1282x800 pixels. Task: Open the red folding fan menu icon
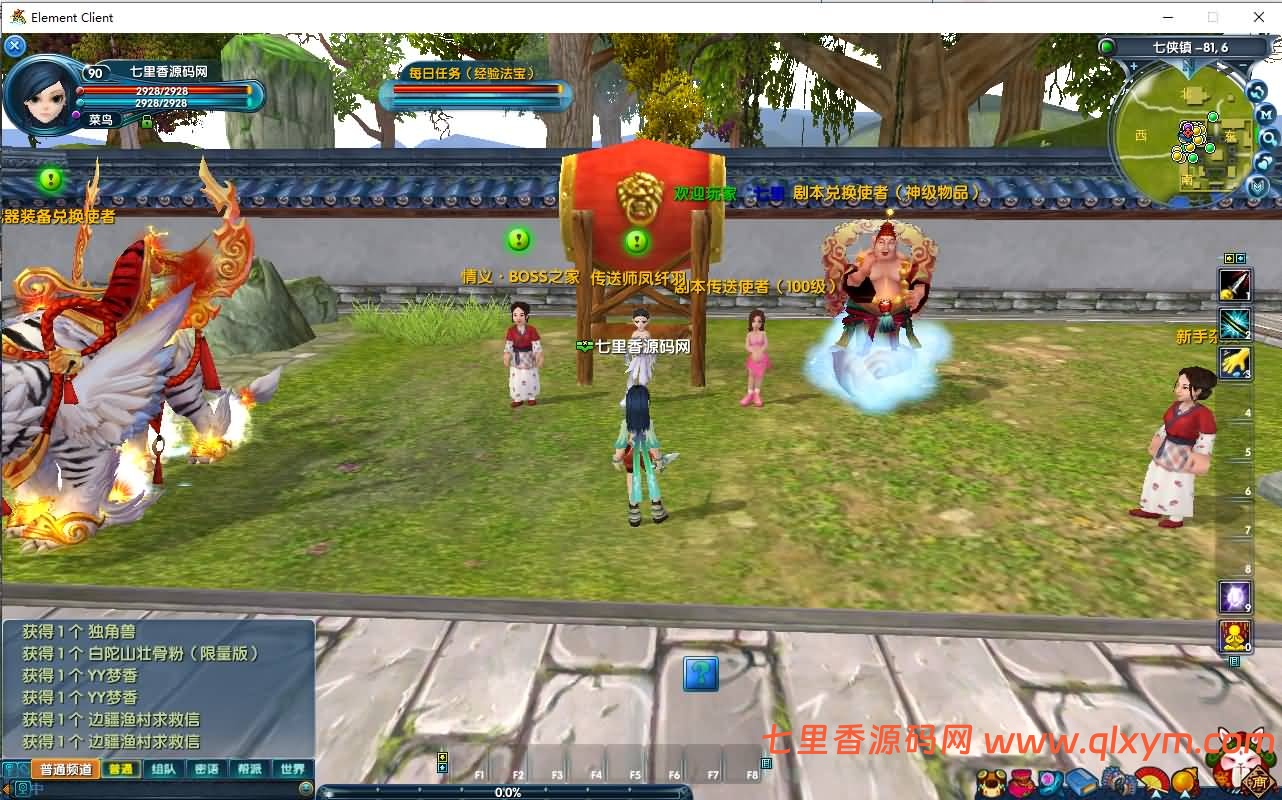(x=1152, y=781)
